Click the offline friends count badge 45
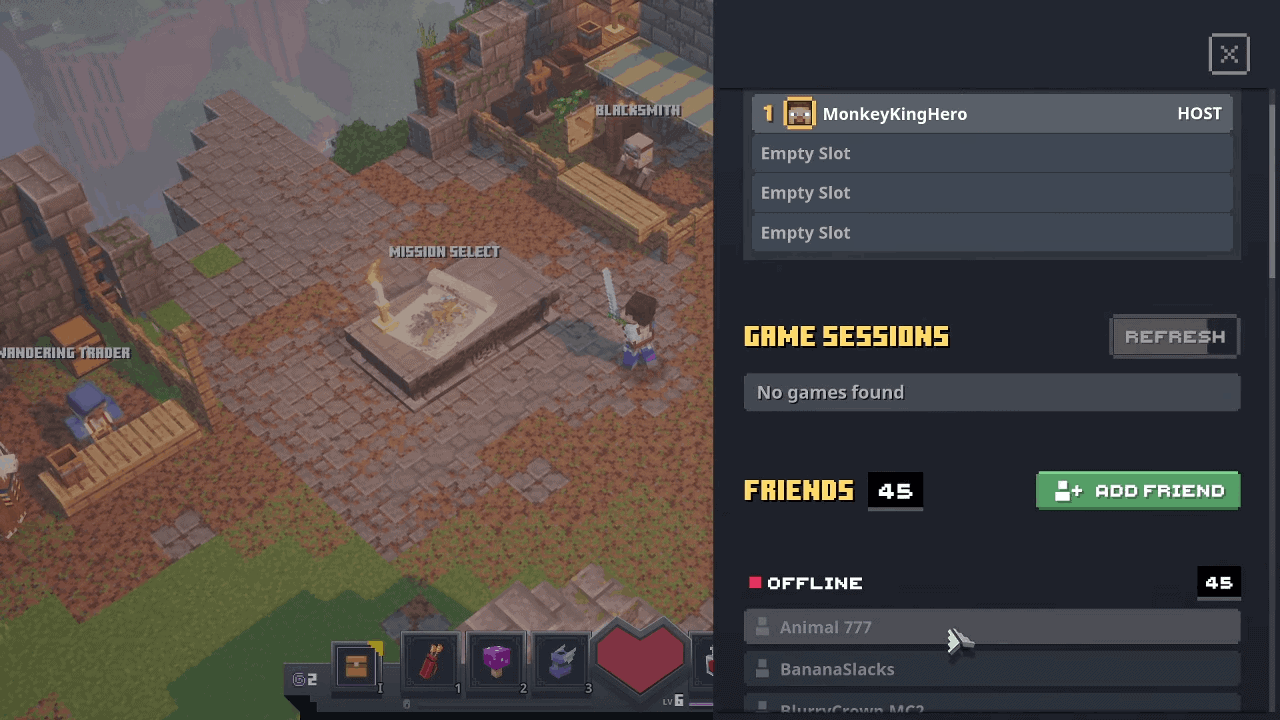 coord(1218,583)
